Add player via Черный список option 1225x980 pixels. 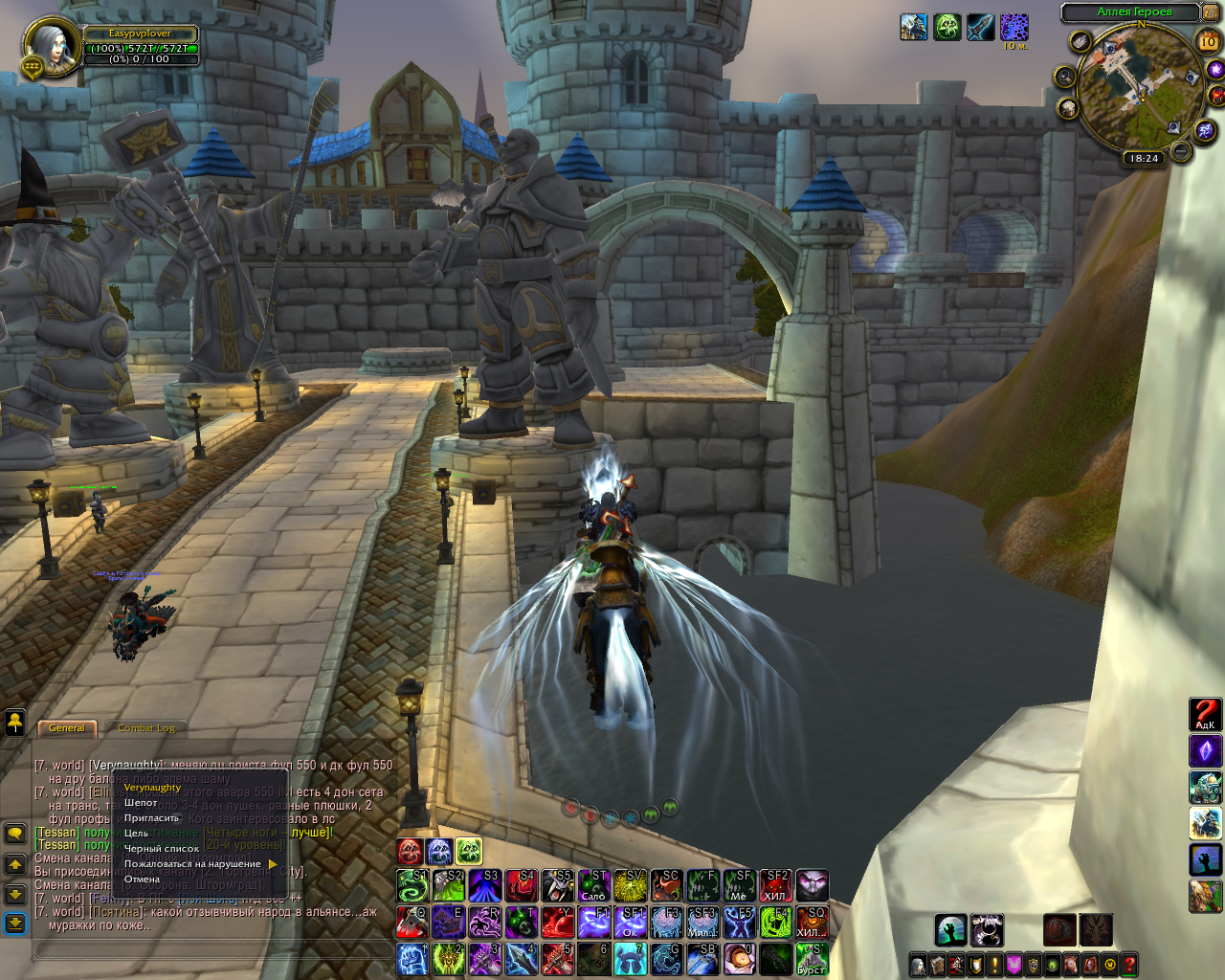click(x=162, y=849)
